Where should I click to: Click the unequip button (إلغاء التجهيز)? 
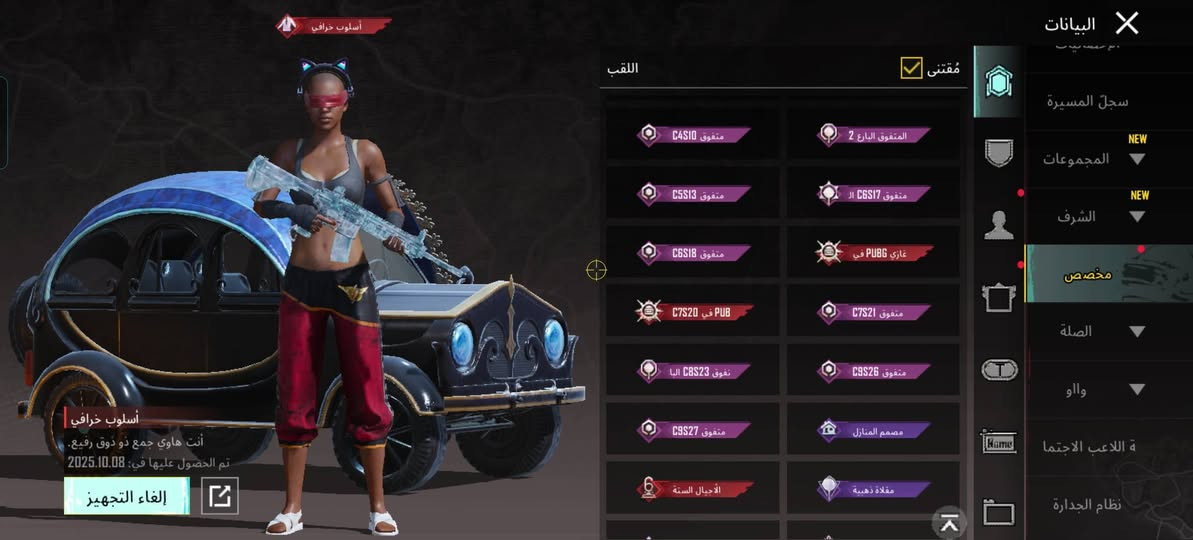click(x=126, y=496)
